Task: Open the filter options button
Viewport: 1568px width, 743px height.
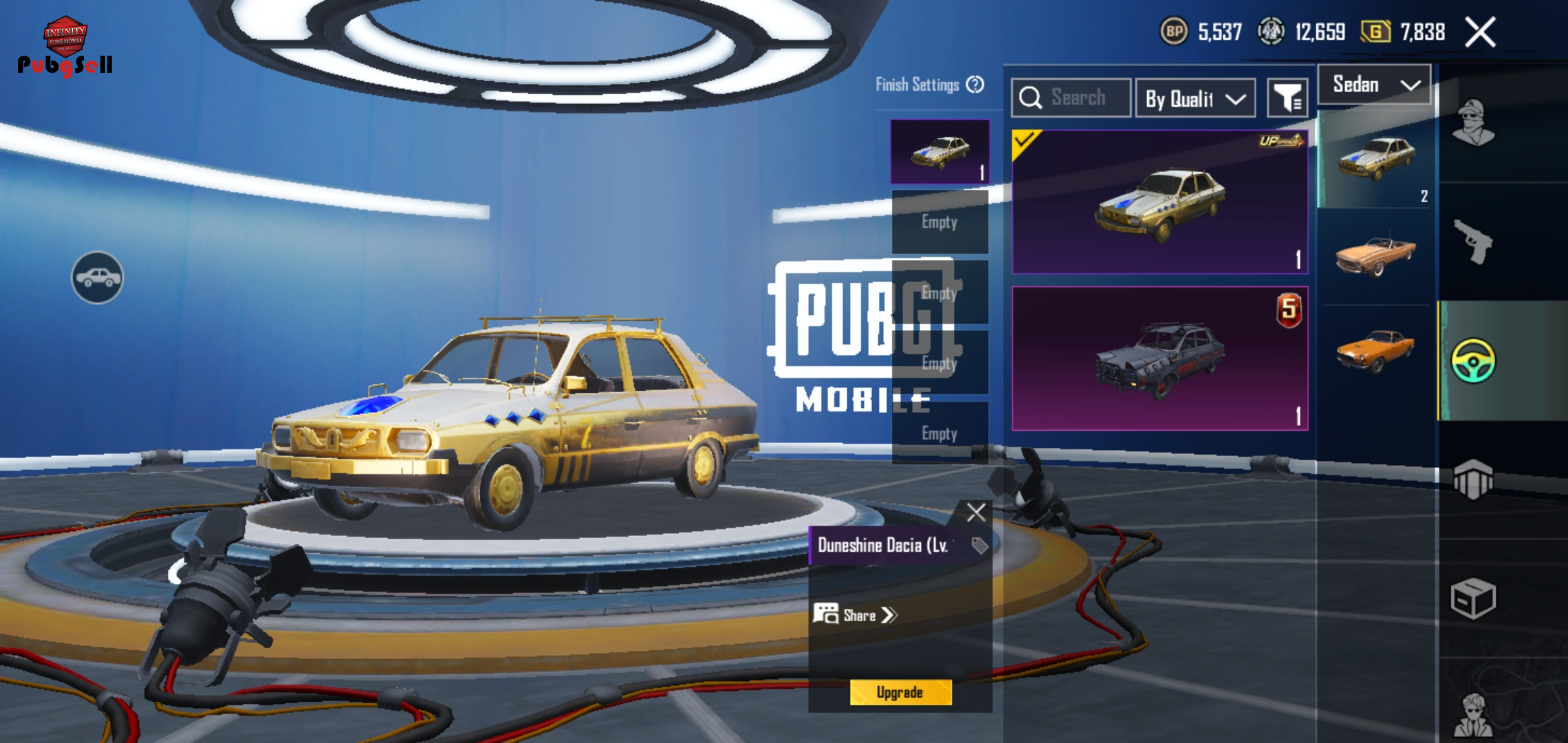Action: pos(1287,98)
